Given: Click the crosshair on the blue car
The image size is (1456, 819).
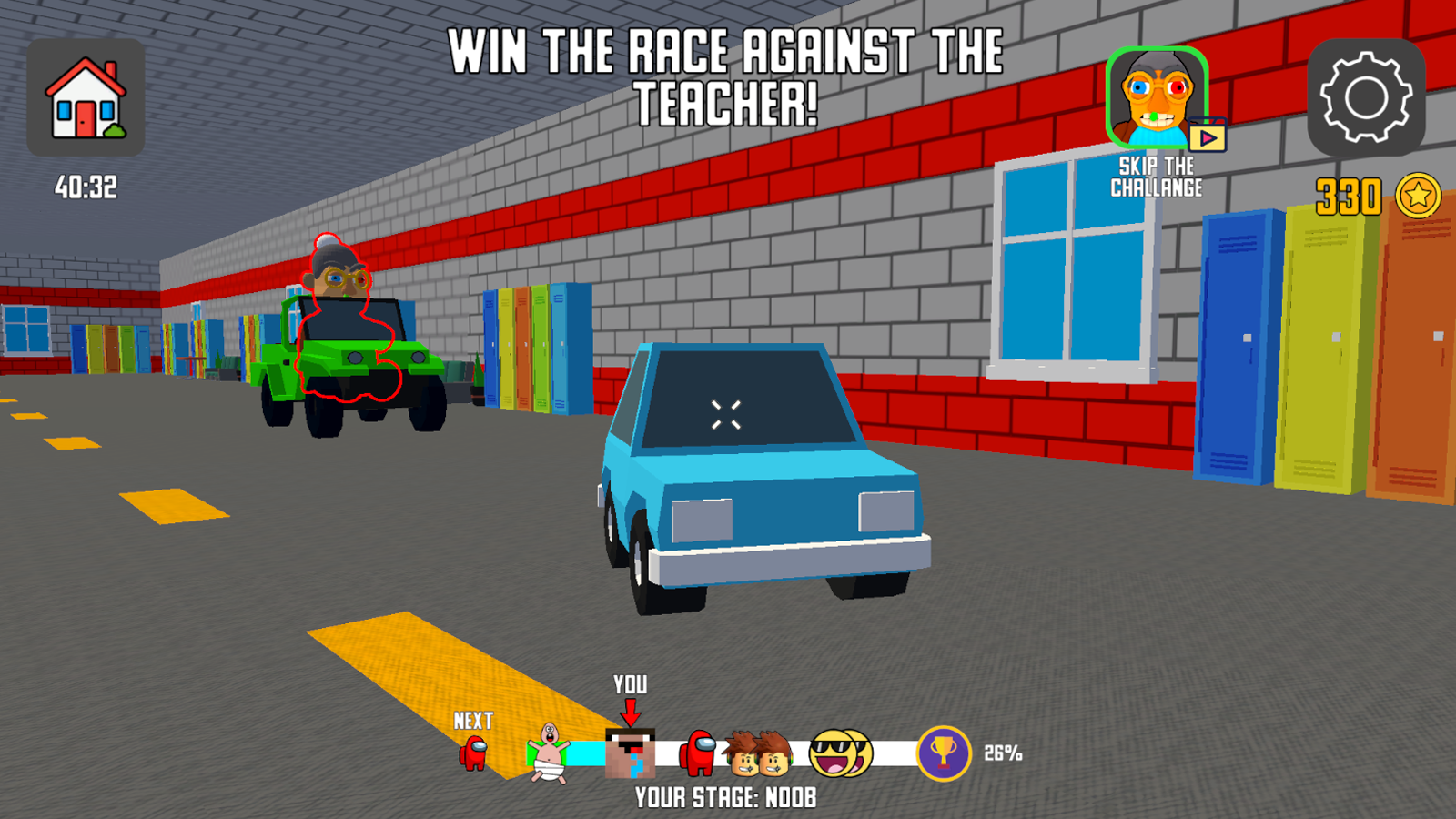Looking at the screenshot, I should (x=727, y=414).
